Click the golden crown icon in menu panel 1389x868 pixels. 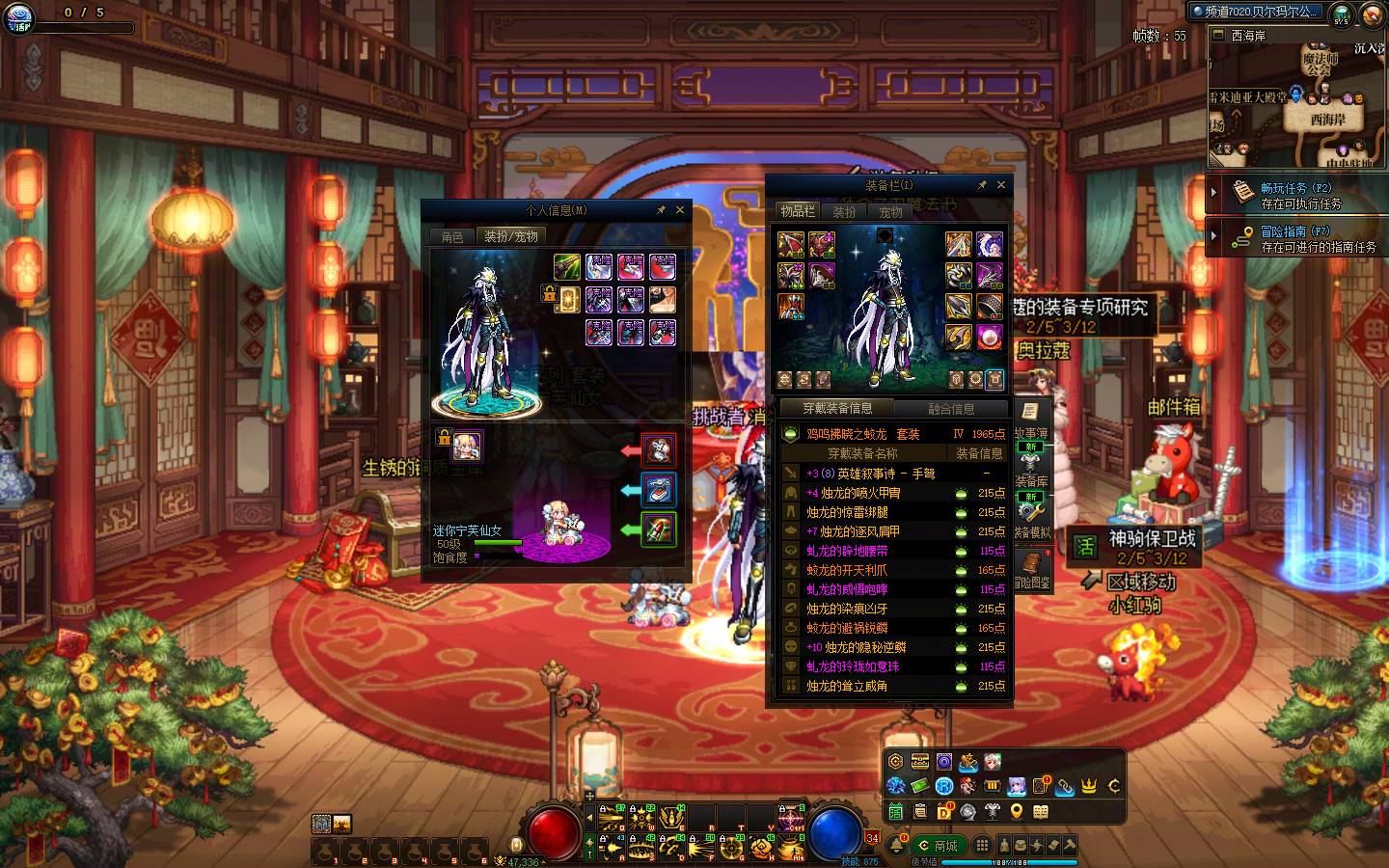[x=1089, y=786]
